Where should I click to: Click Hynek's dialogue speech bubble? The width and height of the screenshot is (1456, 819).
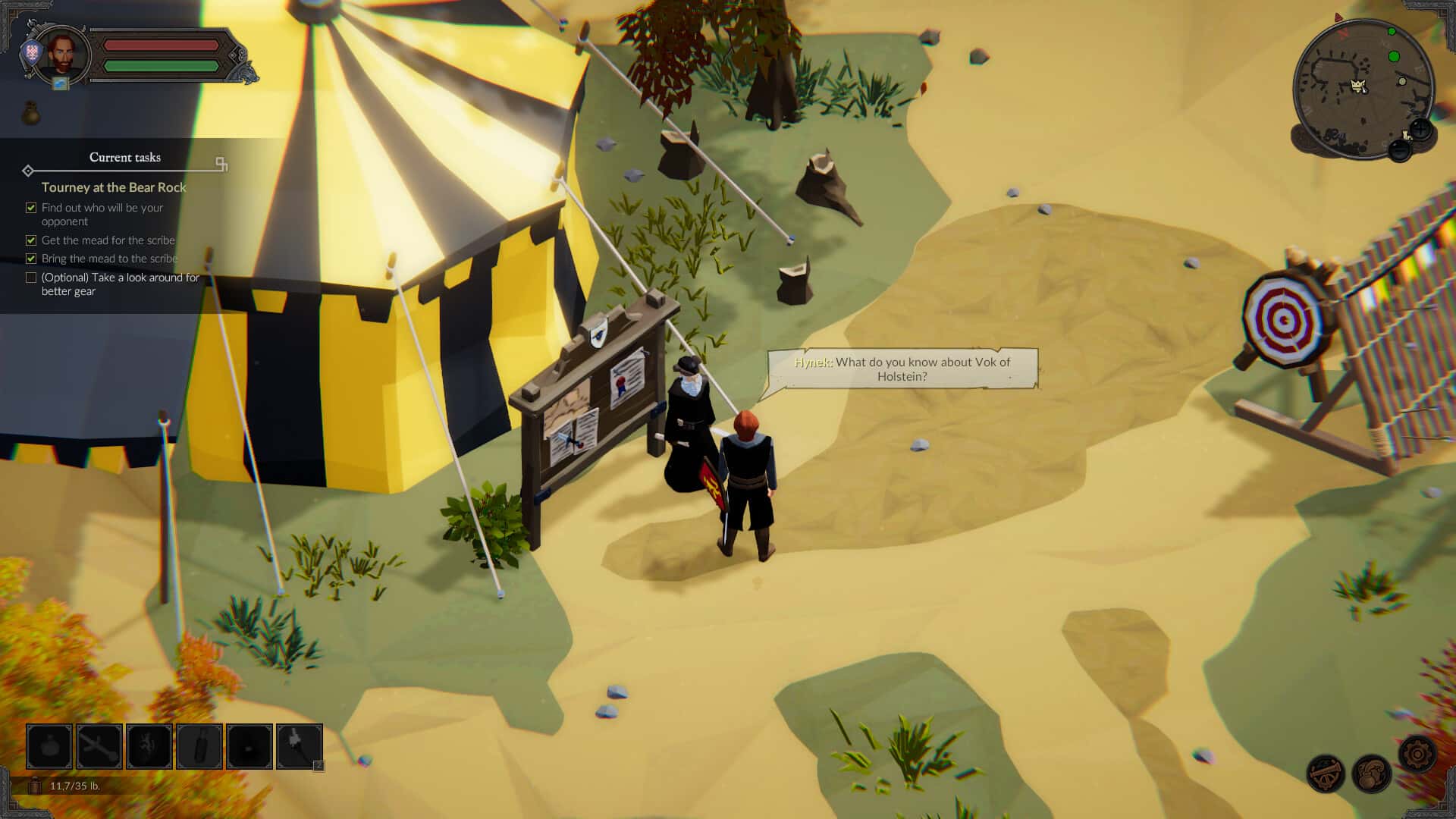pos(902,369)
